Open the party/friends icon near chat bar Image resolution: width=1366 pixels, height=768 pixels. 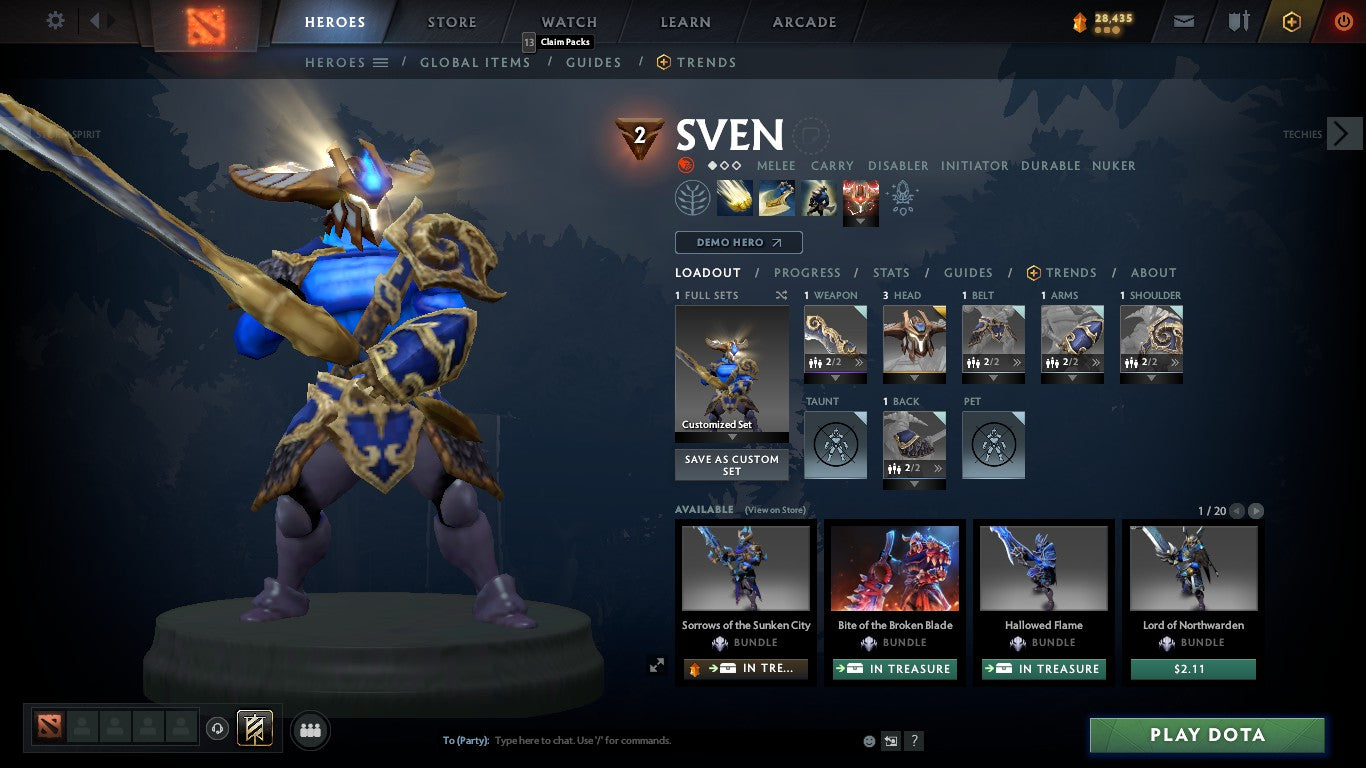click(310, 730)
